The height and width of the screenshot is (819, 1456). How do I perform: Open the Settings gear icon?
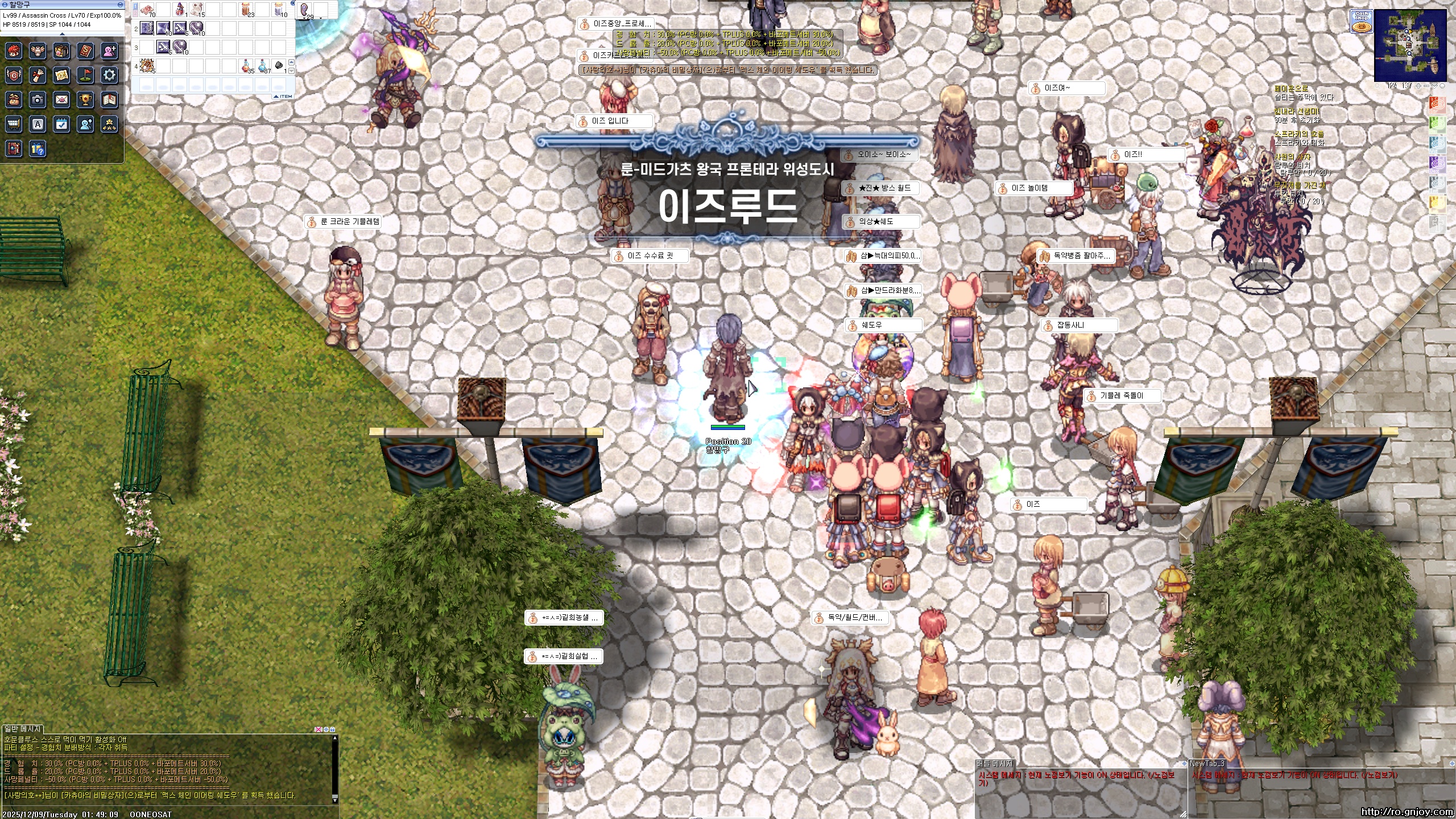click(x=109, y=75)
